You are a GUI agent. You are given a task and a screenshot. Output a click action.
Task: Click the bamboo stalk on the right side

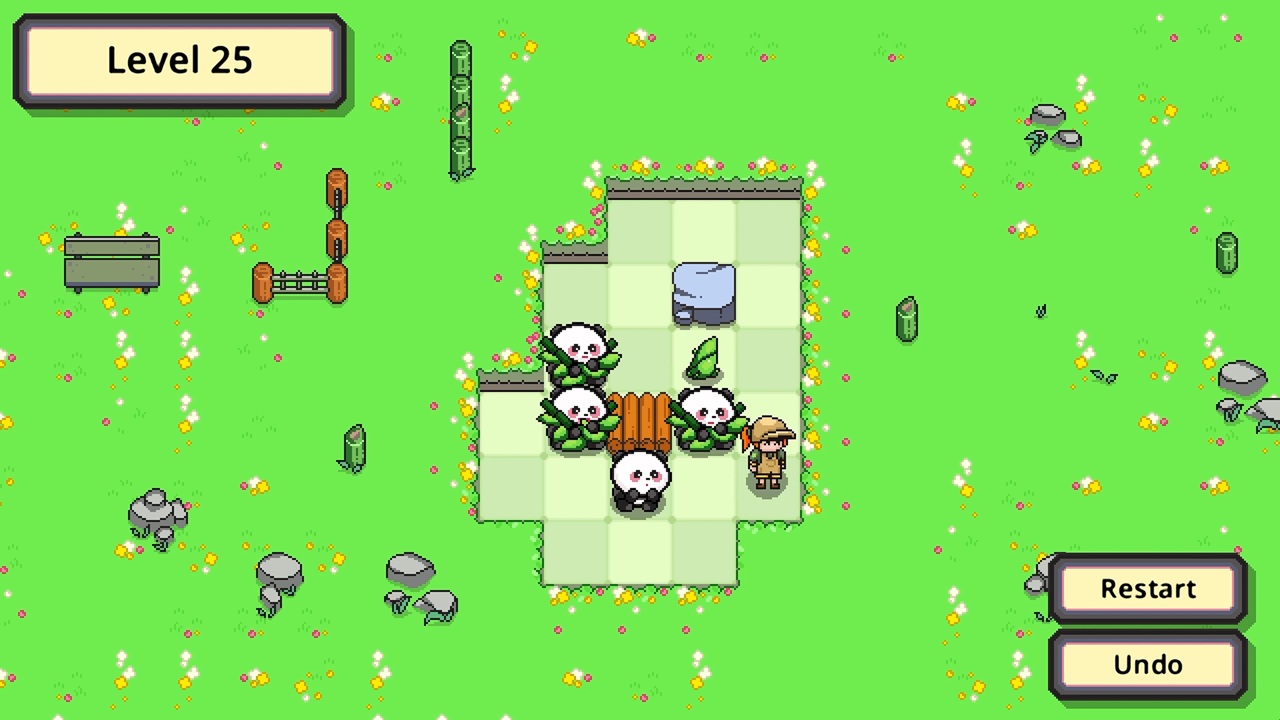905,320
